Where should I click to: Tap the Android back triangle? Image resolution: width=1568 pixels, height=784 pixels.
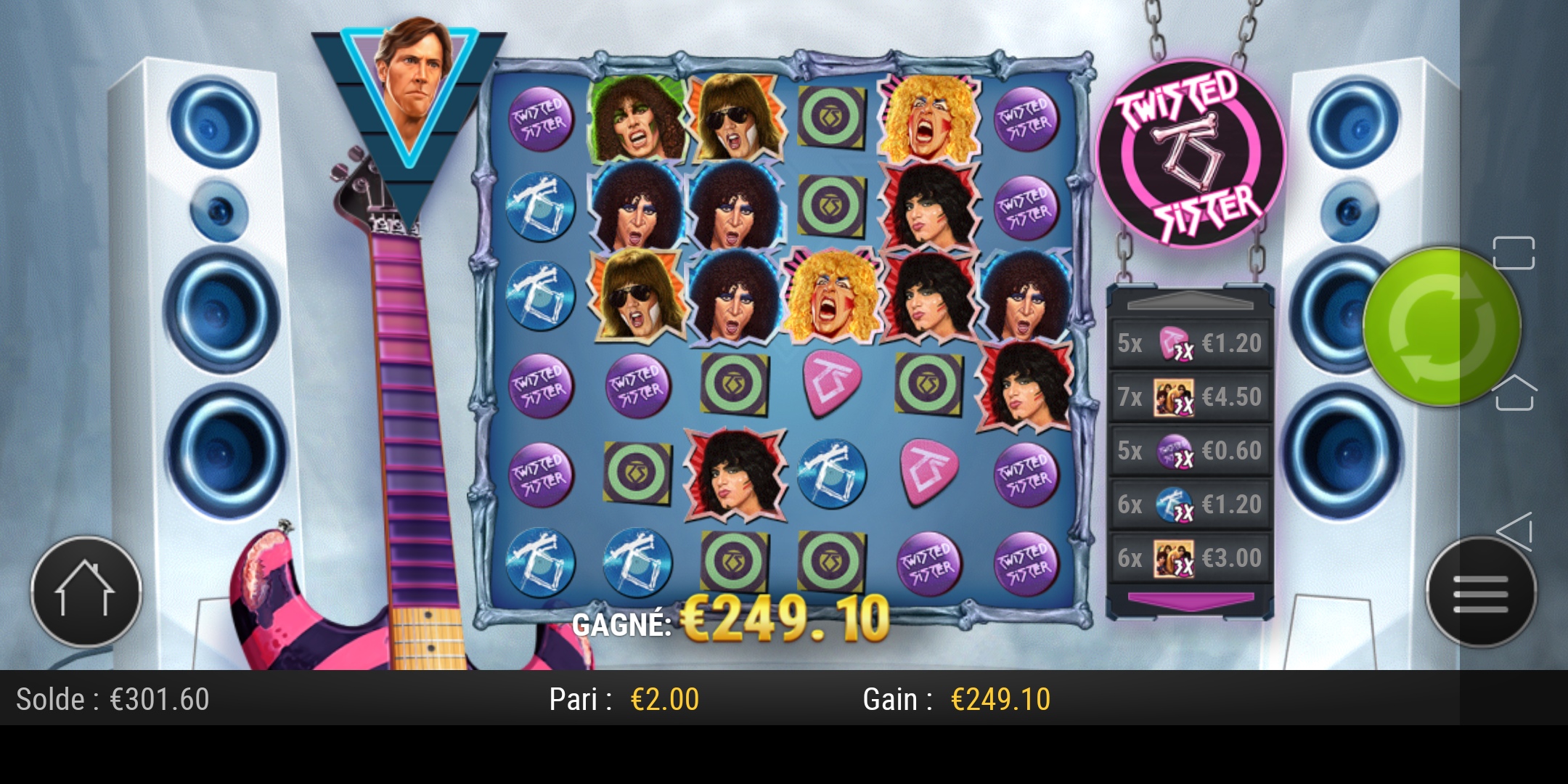click(x=1516, y=531)
